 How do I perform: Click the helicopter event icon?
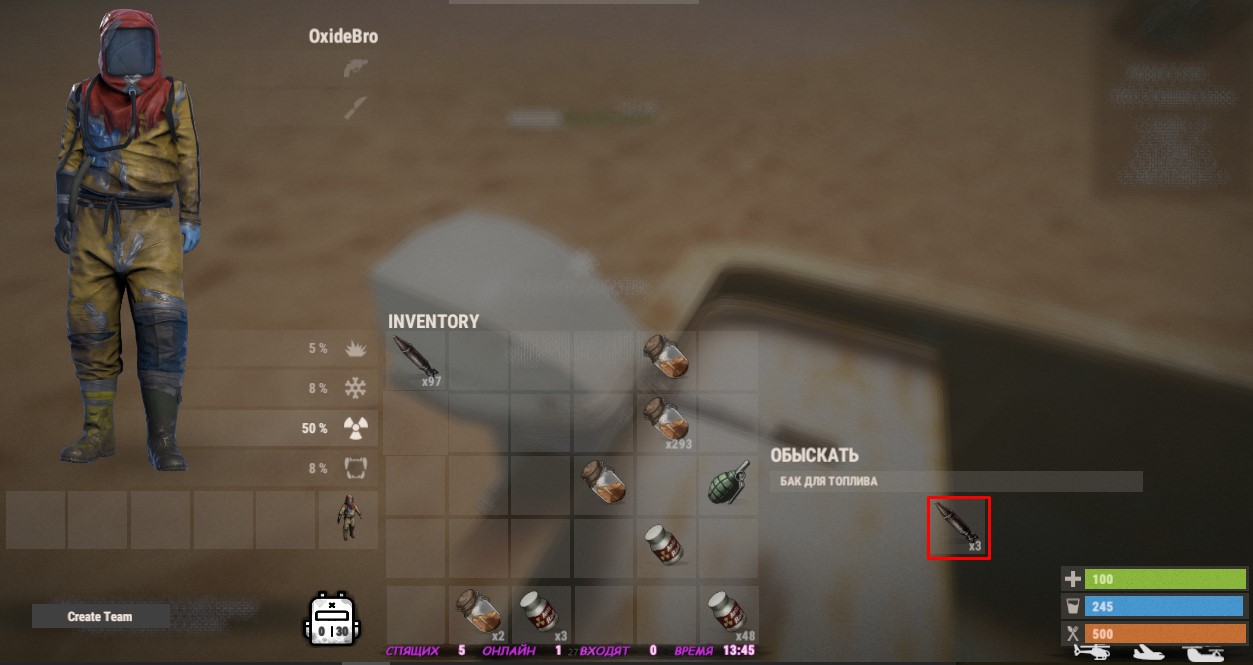(x=1091, y=653)
